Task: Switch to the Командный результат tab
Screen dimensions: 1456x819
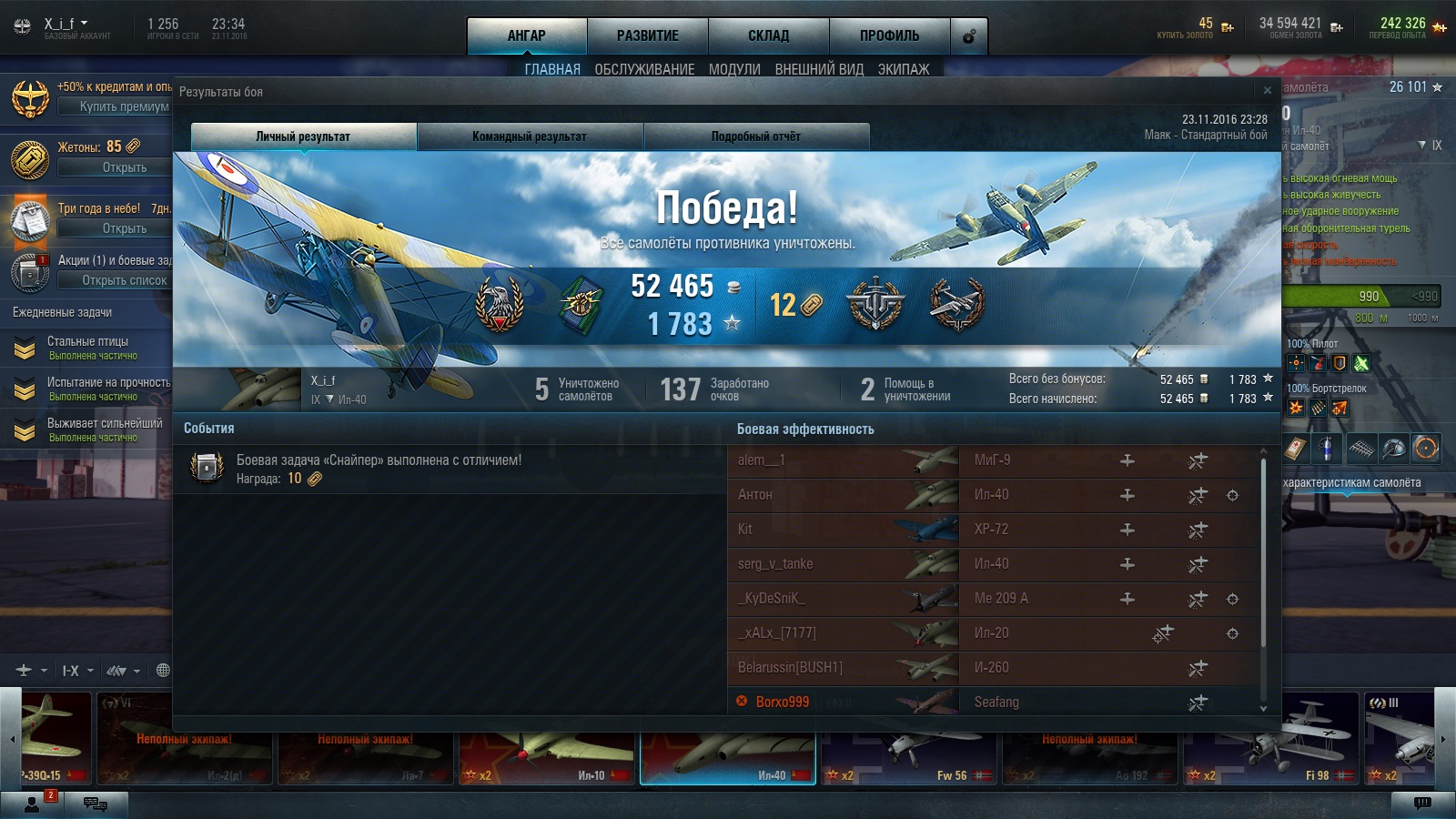Action: pyautogui.click(x=530, y=136)
